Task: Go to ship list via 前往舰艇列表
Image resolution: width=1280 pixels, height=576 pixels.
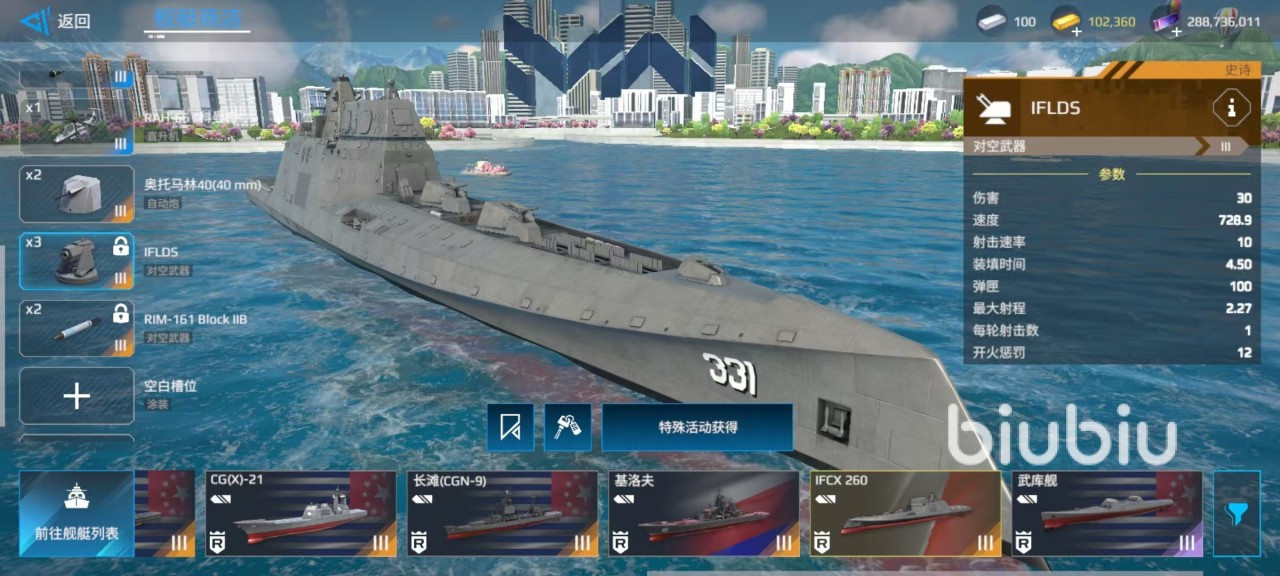Action: click(77, 514)
